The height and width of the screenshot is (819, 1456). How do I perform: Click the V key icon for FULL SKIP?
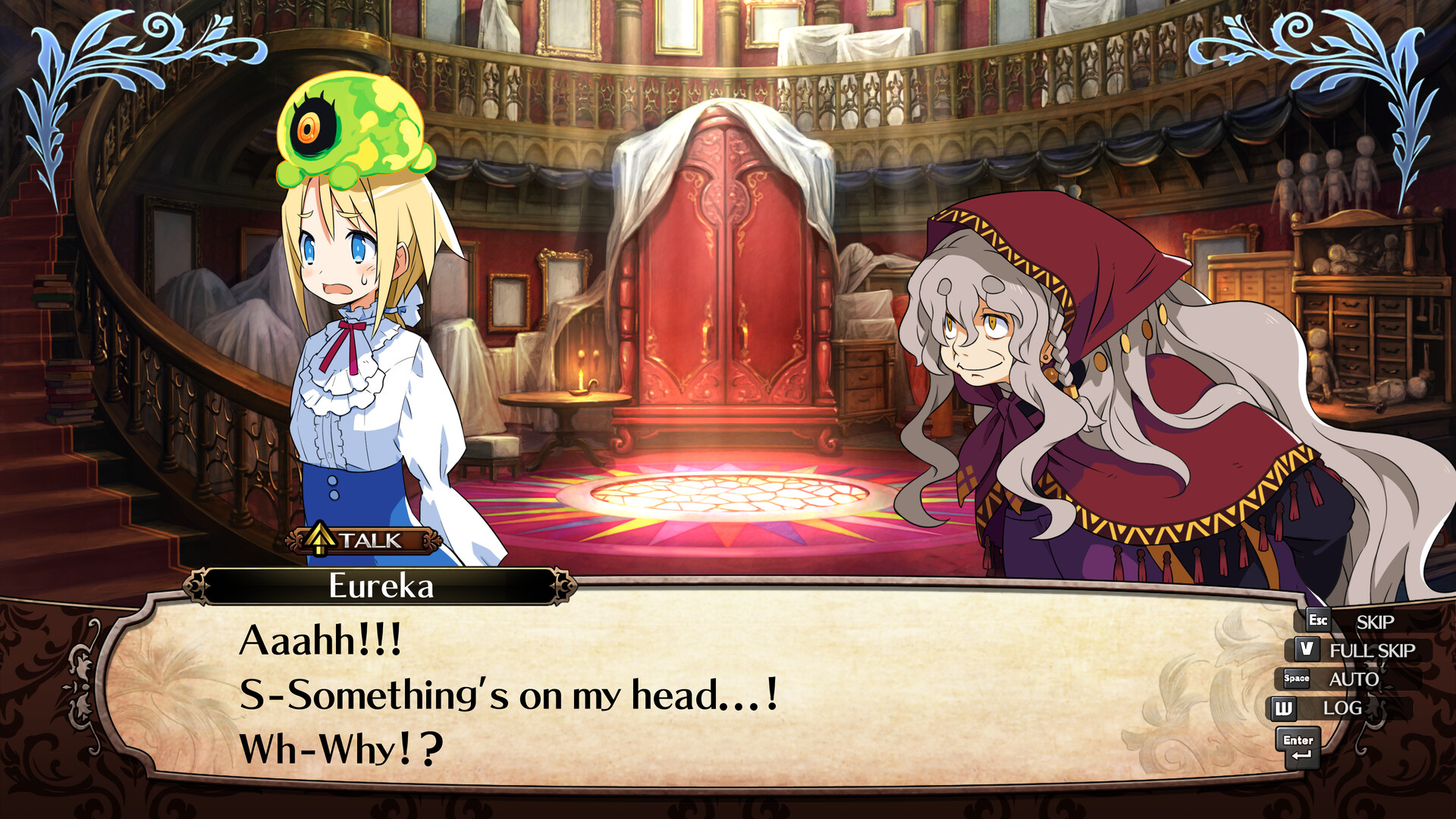1307,649
